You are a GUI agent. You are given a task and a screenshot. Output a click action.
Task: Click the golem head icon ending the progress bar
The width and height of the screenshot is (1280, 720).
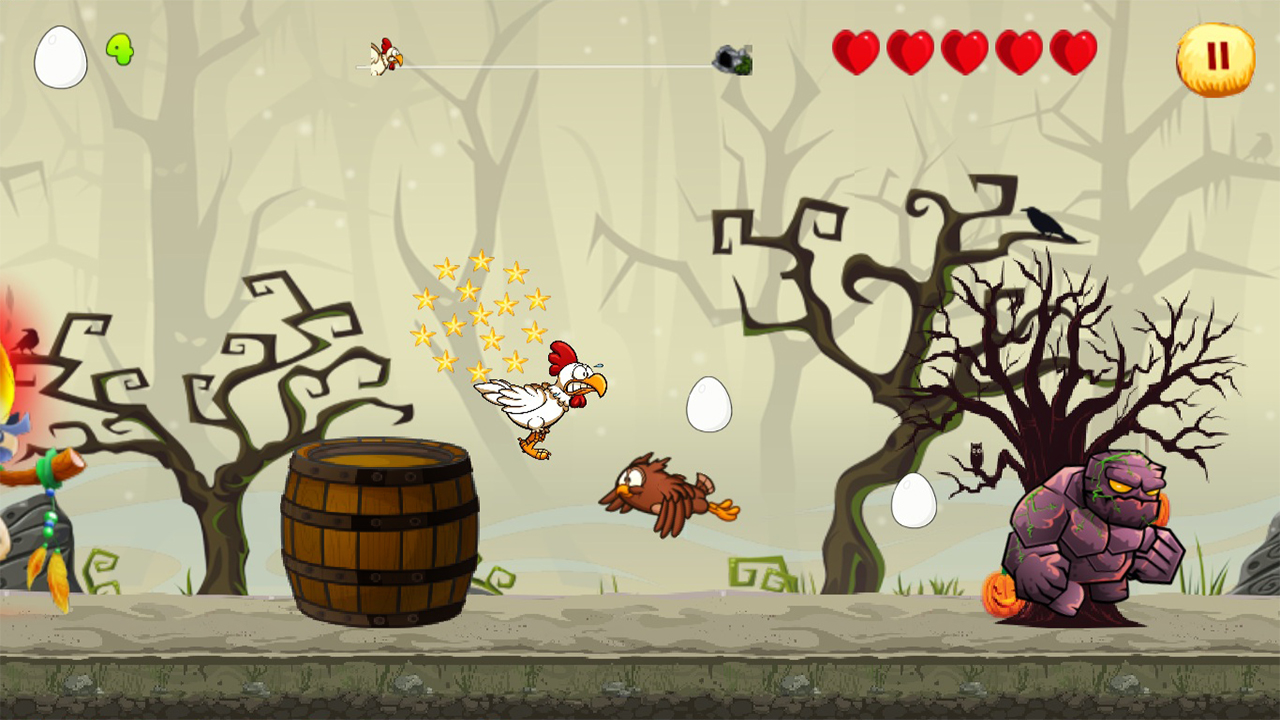(735, 57)
